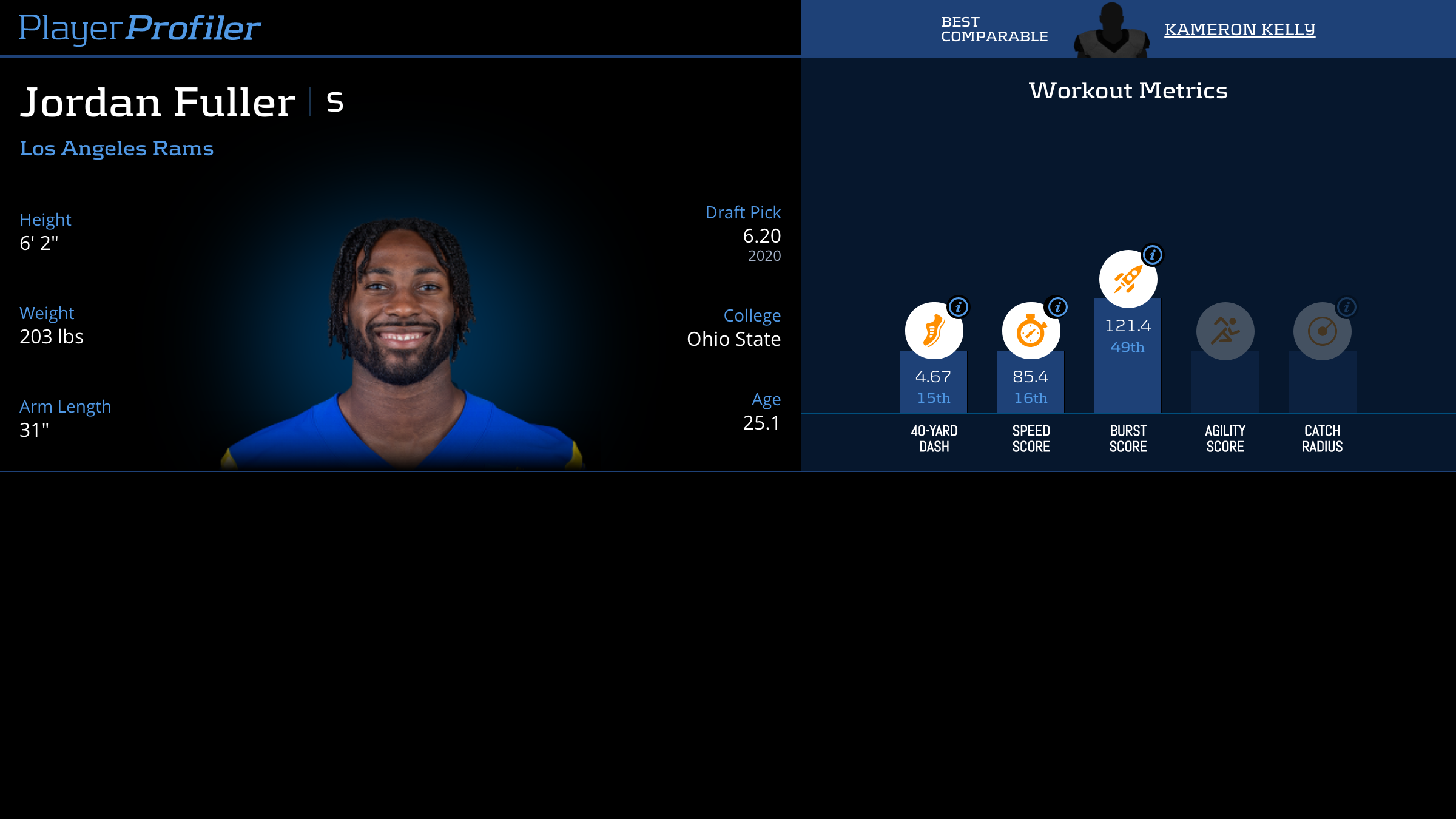Click the best comparable player silhouette
This screenshot has height=819, width=1456.
point(1111,32)
